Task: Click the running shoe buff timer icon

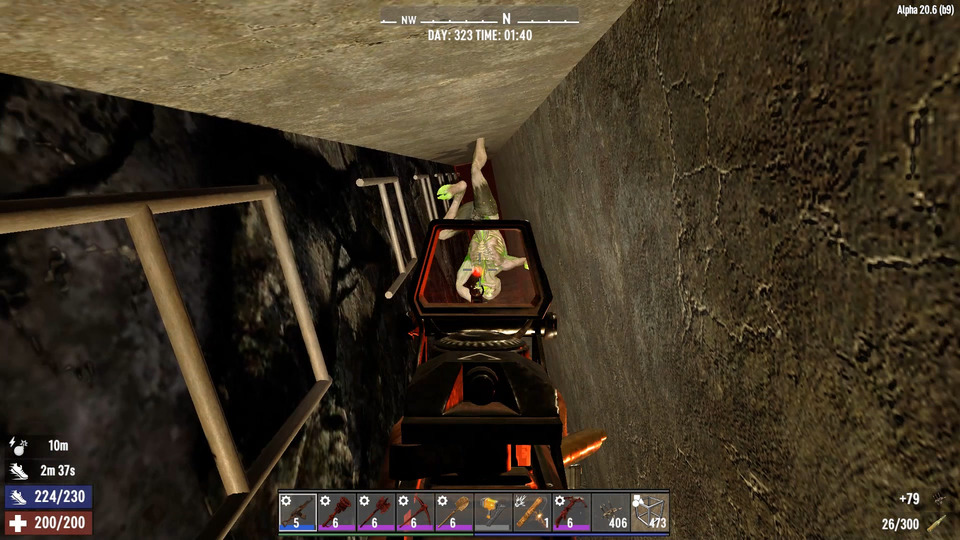Action: click(17, 471)
